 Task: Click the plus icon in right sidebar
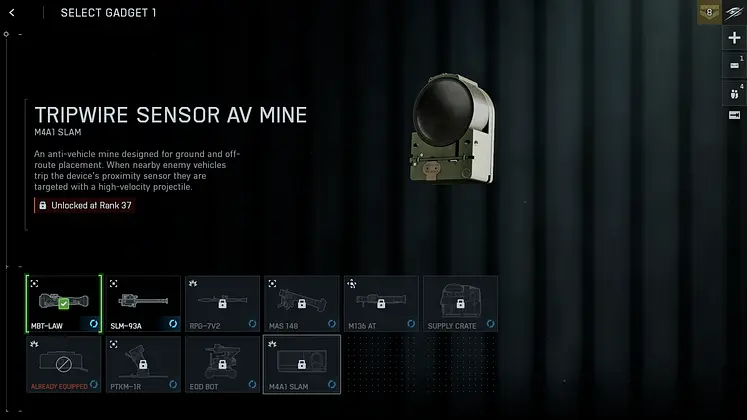[735, 38]
